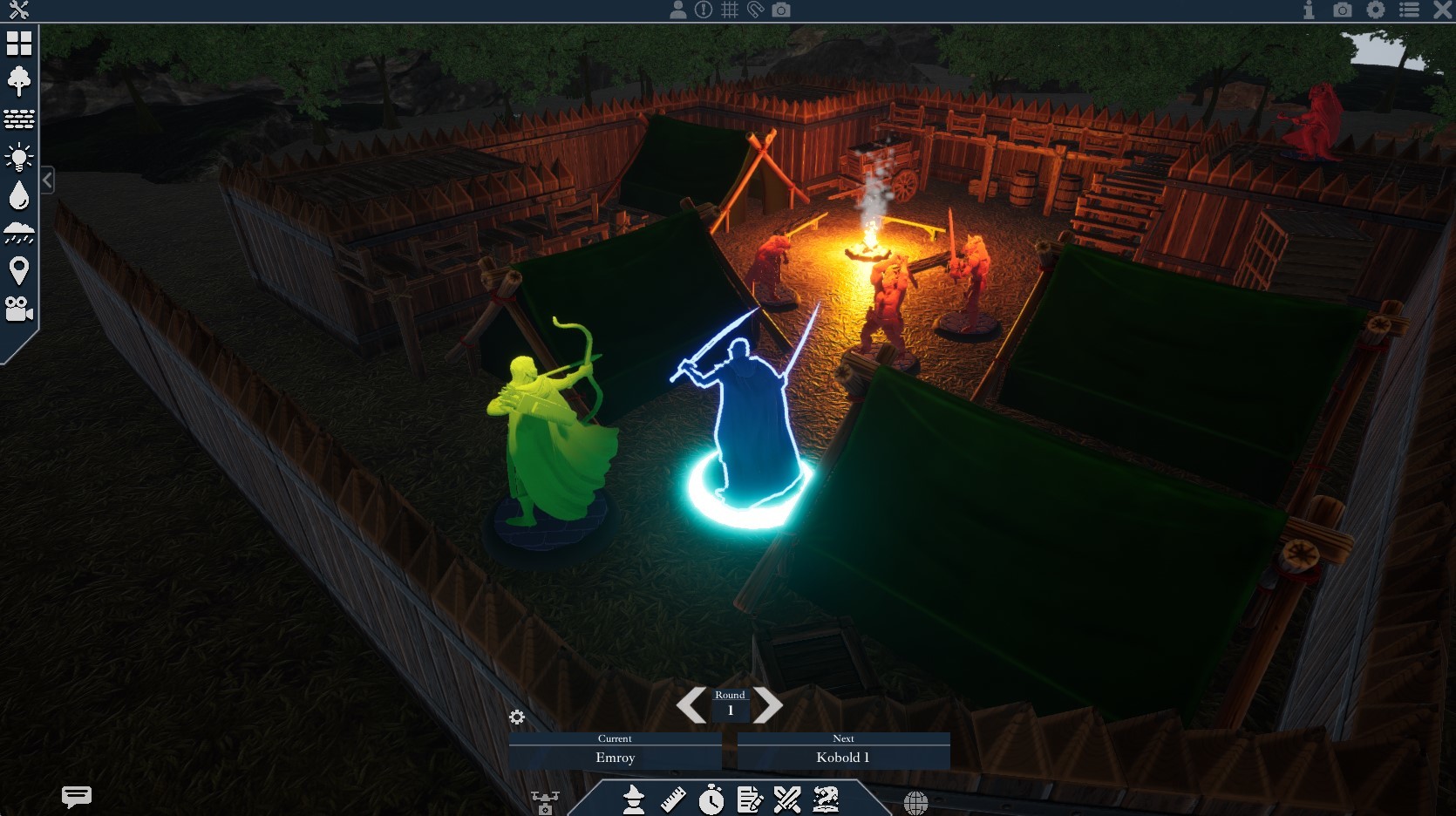Open the notes editor

coord(751,800)
